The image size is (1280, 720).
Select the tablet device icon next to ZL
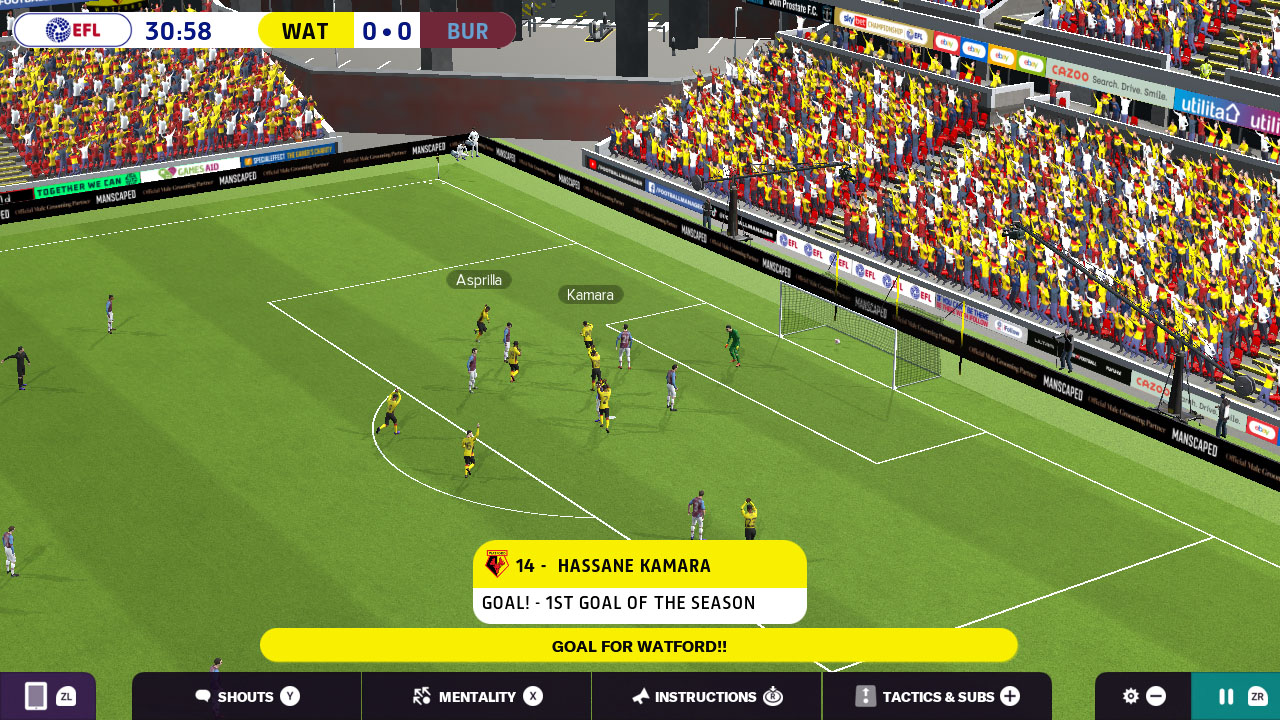tap(36, 696)
